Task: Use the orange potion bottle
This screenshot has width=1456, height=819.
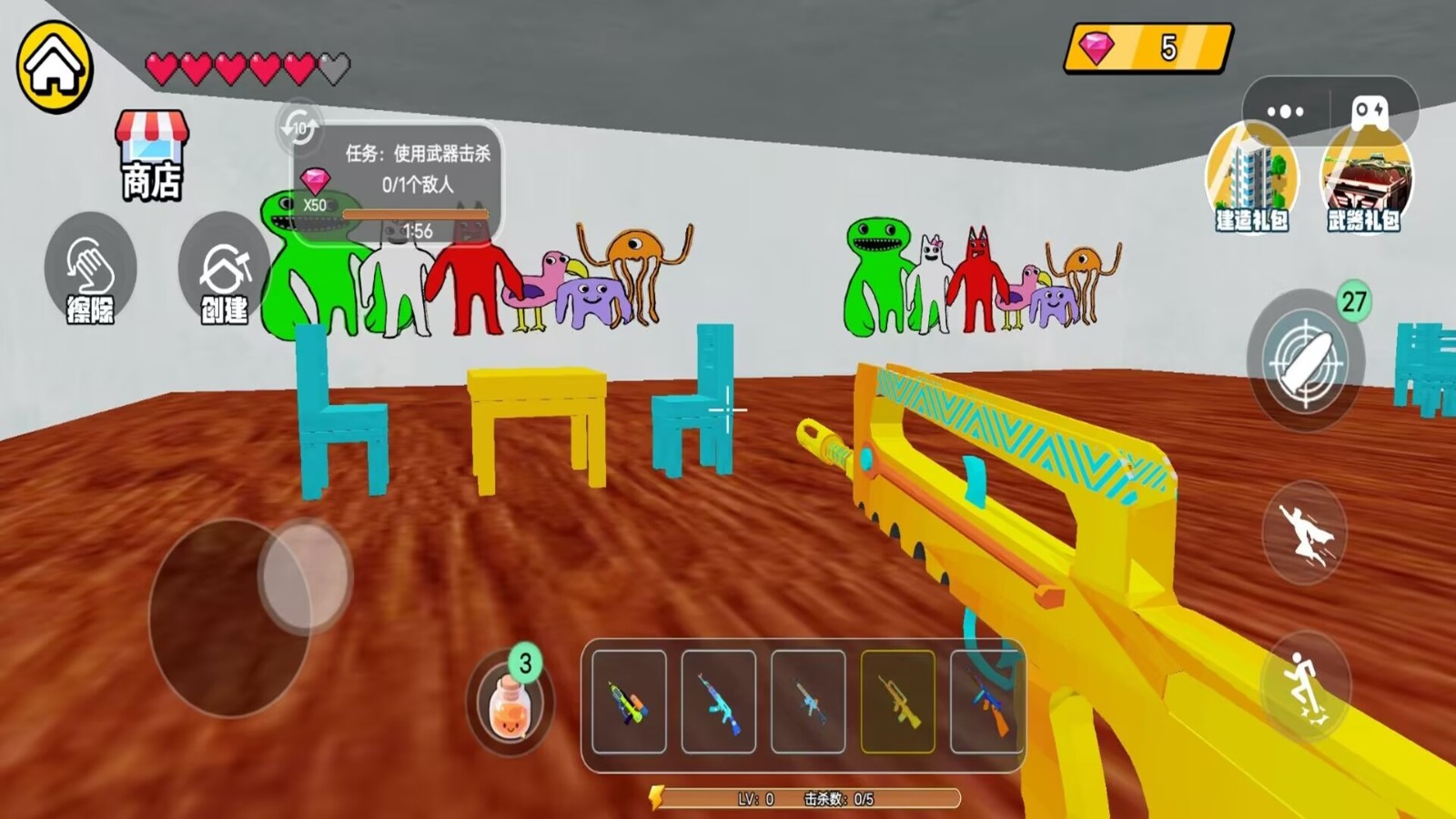Action: coord(510,704)
